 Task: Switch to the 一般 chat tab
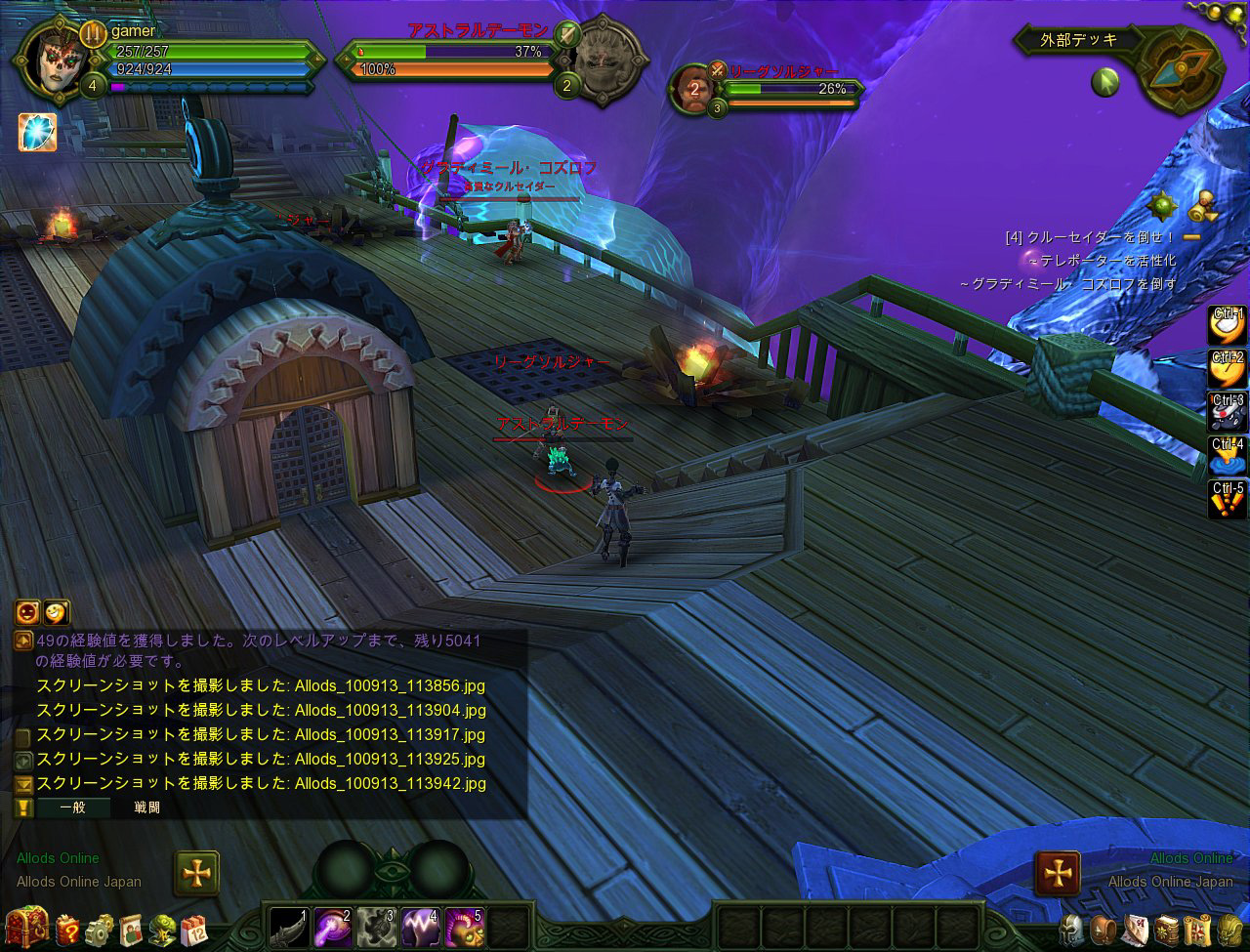tap(73, 807)
